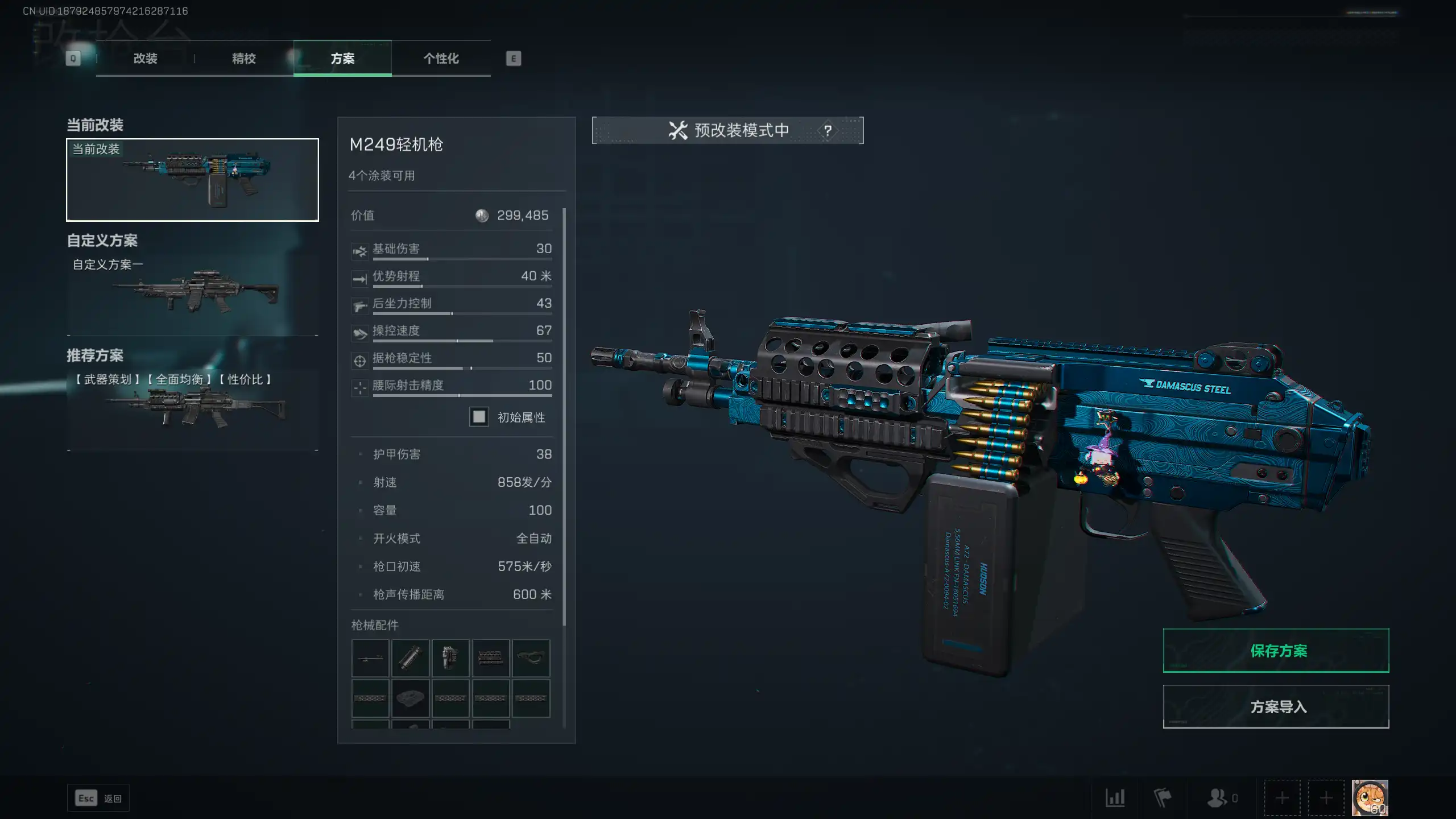The image size is (1456, 819).
Task: Select the 方案 tab
Action: coord(342,59)
